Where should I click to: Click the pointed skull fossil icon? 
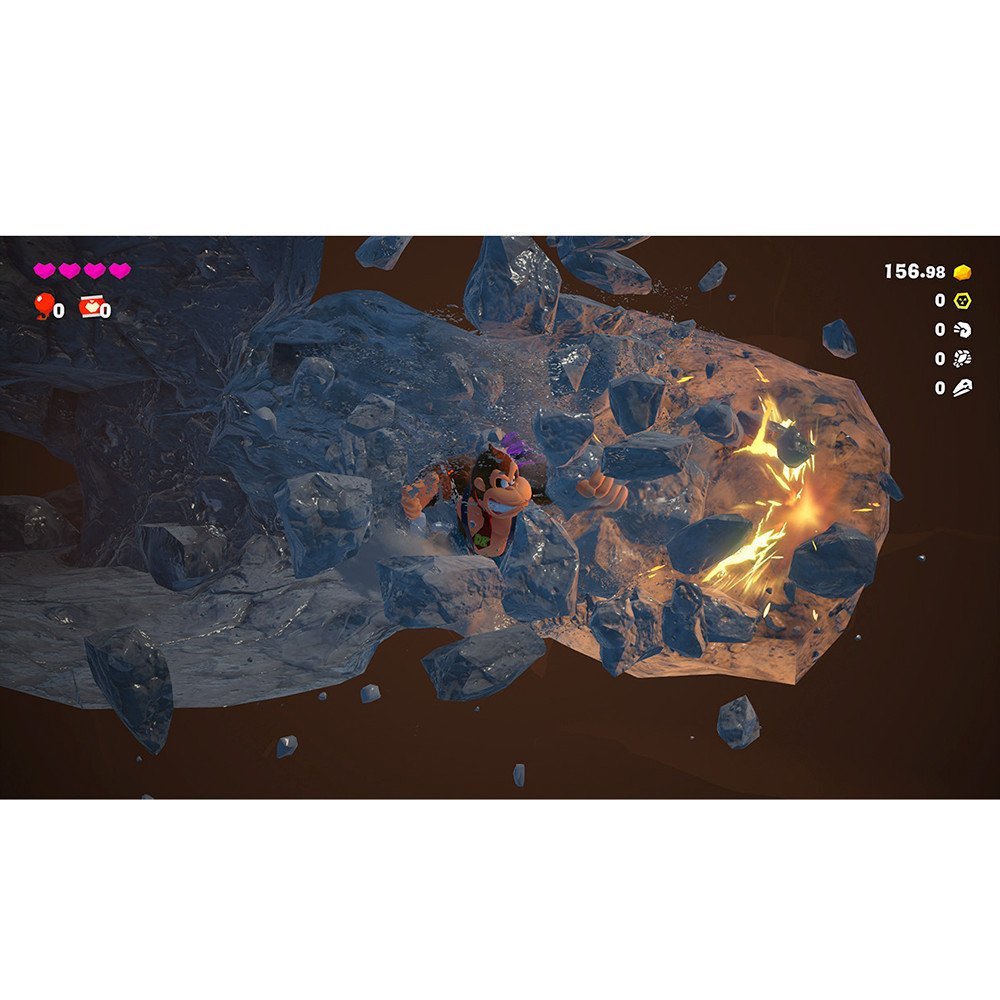click(x=962, y=387)
